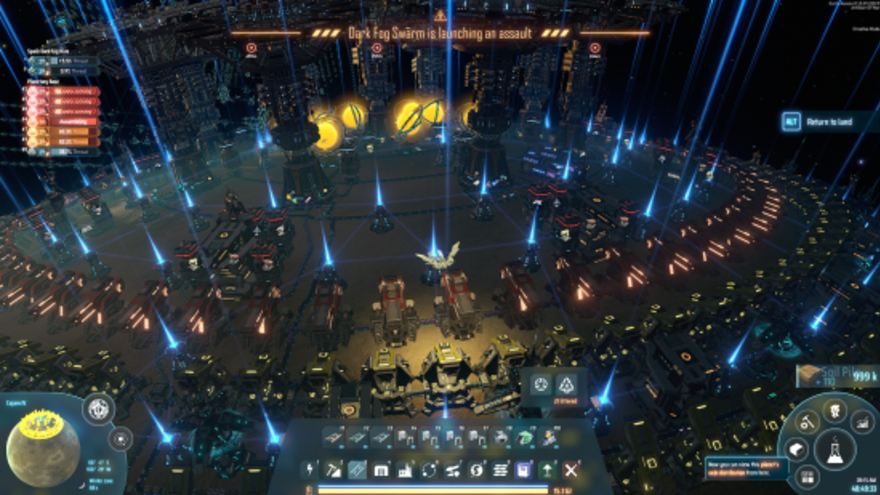Open the factory production build category
Image resolution: width=880 pixels, height=495 pixels.
[405, 469]
